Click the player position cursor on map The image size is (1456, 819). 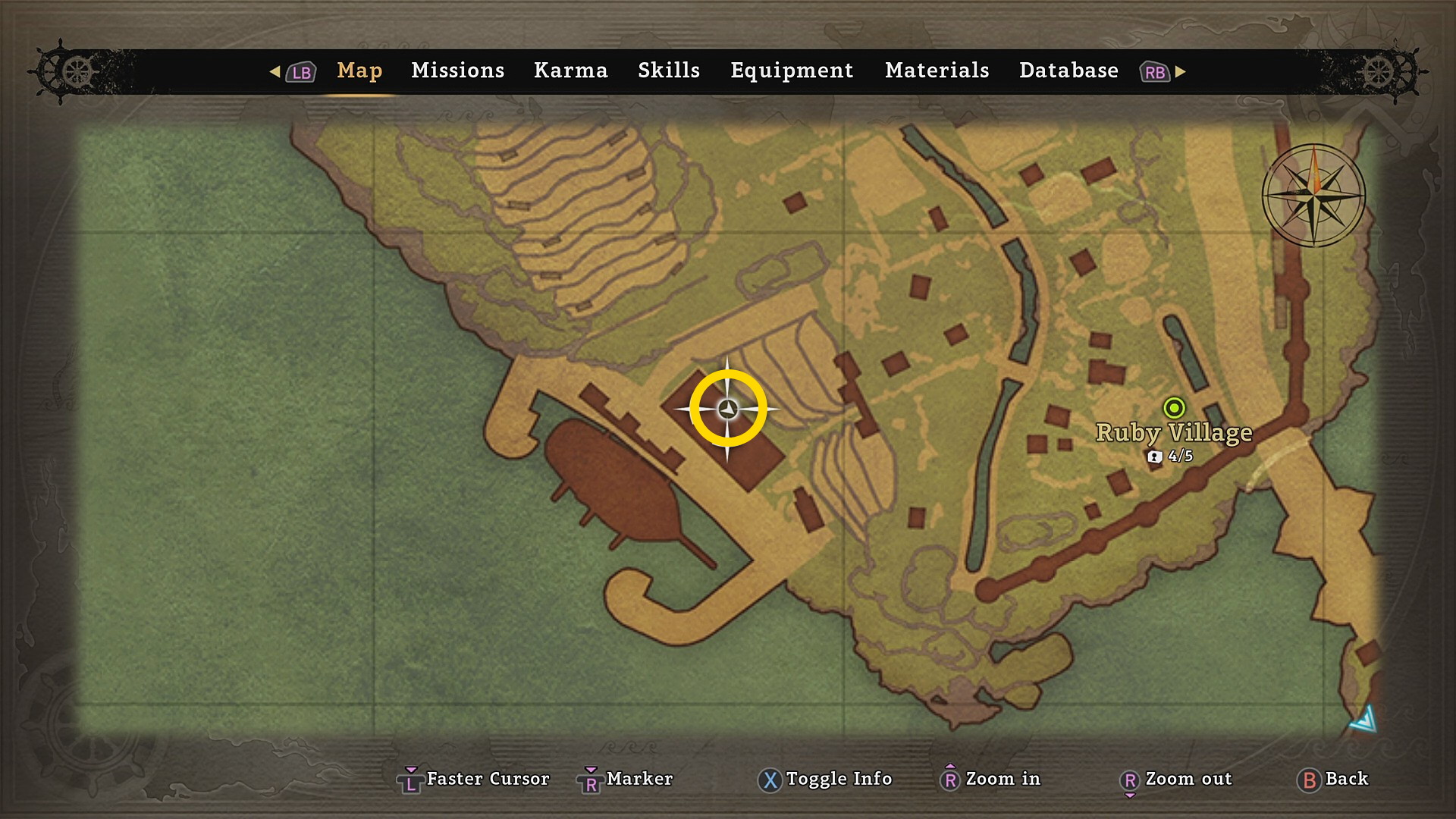(728, 409)
